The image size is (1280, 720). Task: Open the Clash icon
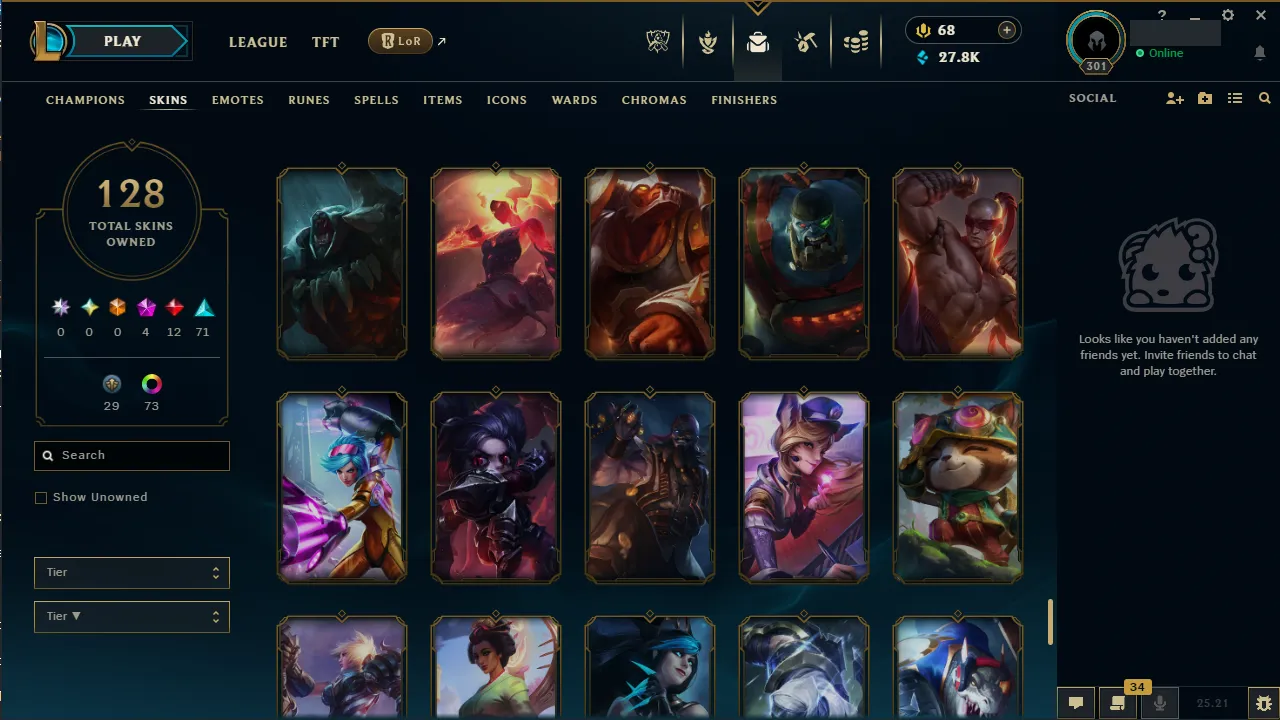[x=708, y=42]
